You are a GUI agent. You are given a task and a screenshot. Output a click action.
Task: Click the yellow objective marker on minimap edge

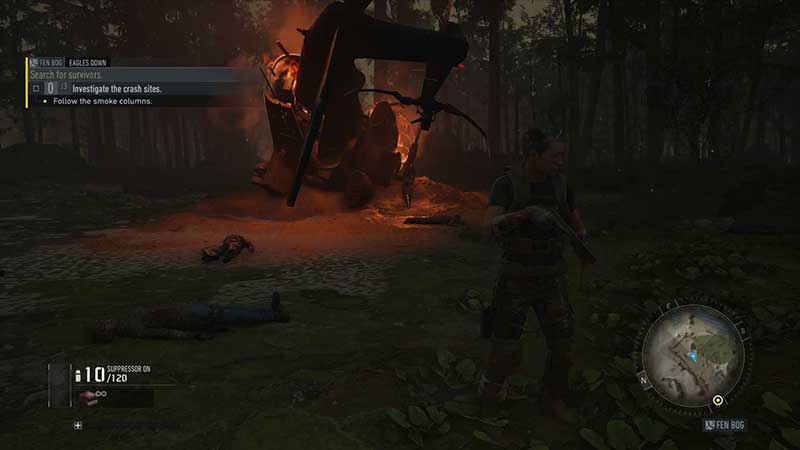click(x=718, y=402)
